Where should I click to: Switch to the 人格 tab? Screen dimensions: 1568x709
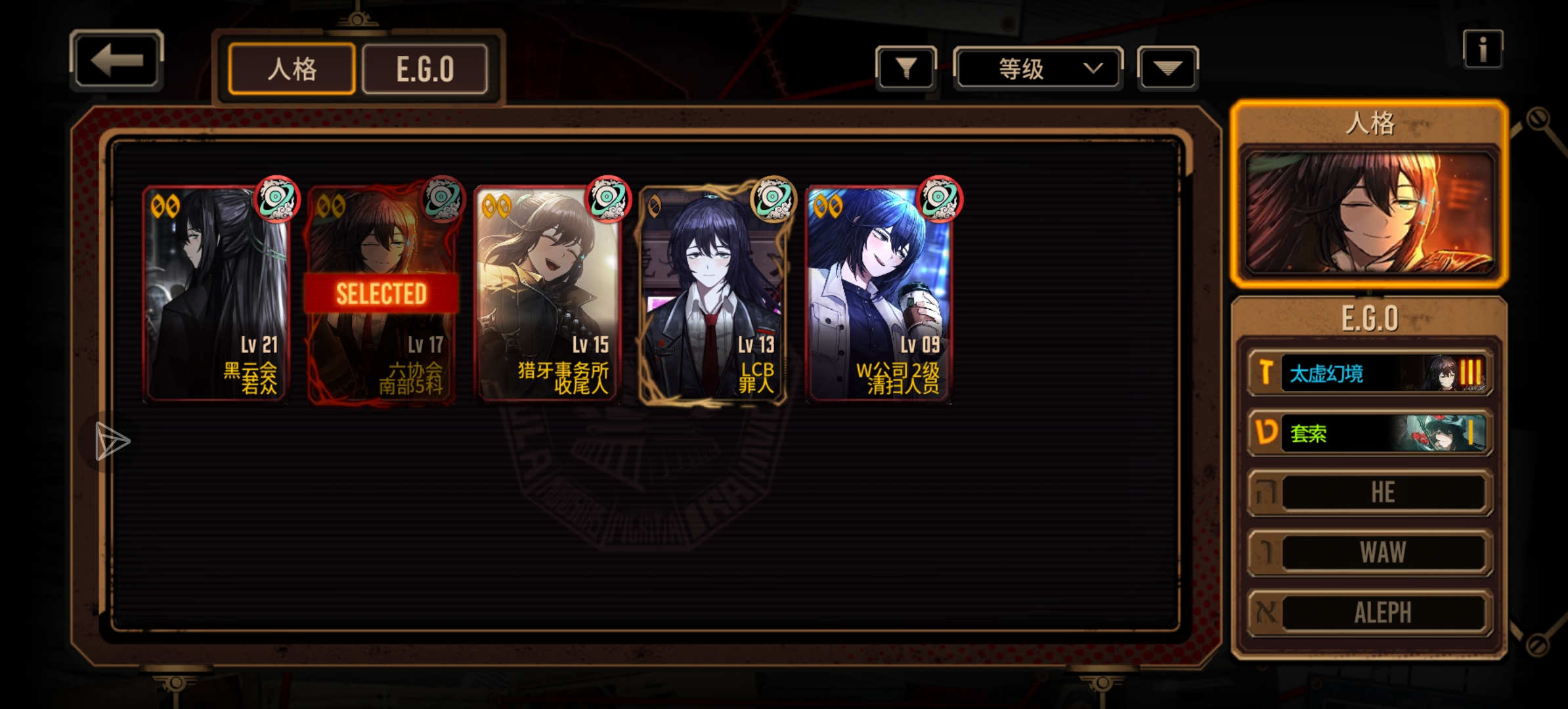click(292, 69)
